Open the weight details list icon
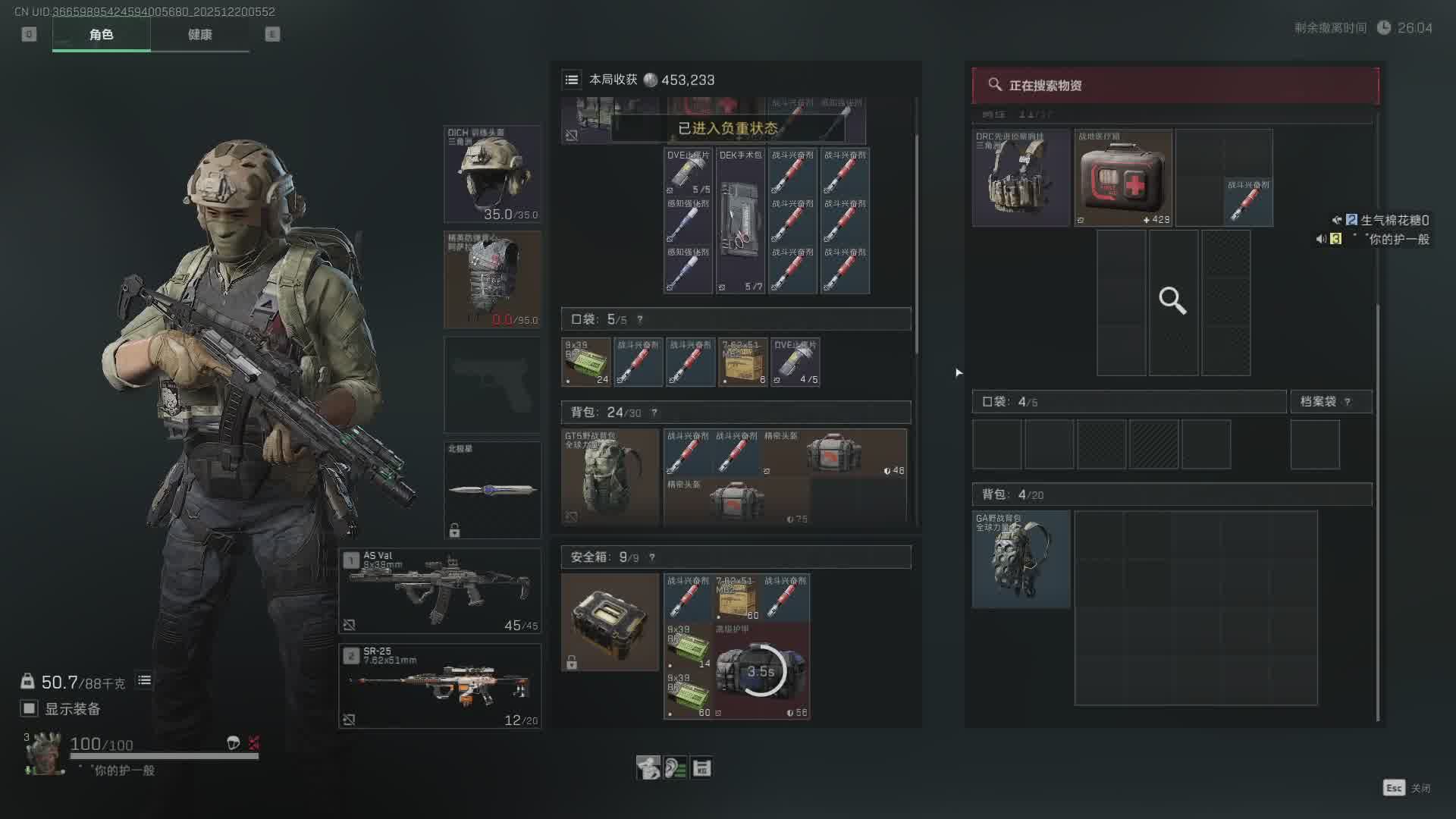The height and width of the screenshot is (819, 1456). tap(144, 681)
